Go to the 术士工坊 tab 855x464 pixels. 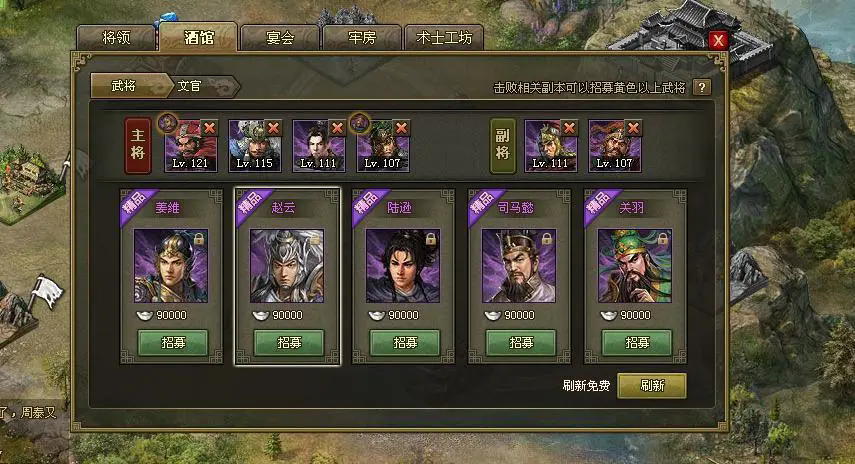[443, 38]
